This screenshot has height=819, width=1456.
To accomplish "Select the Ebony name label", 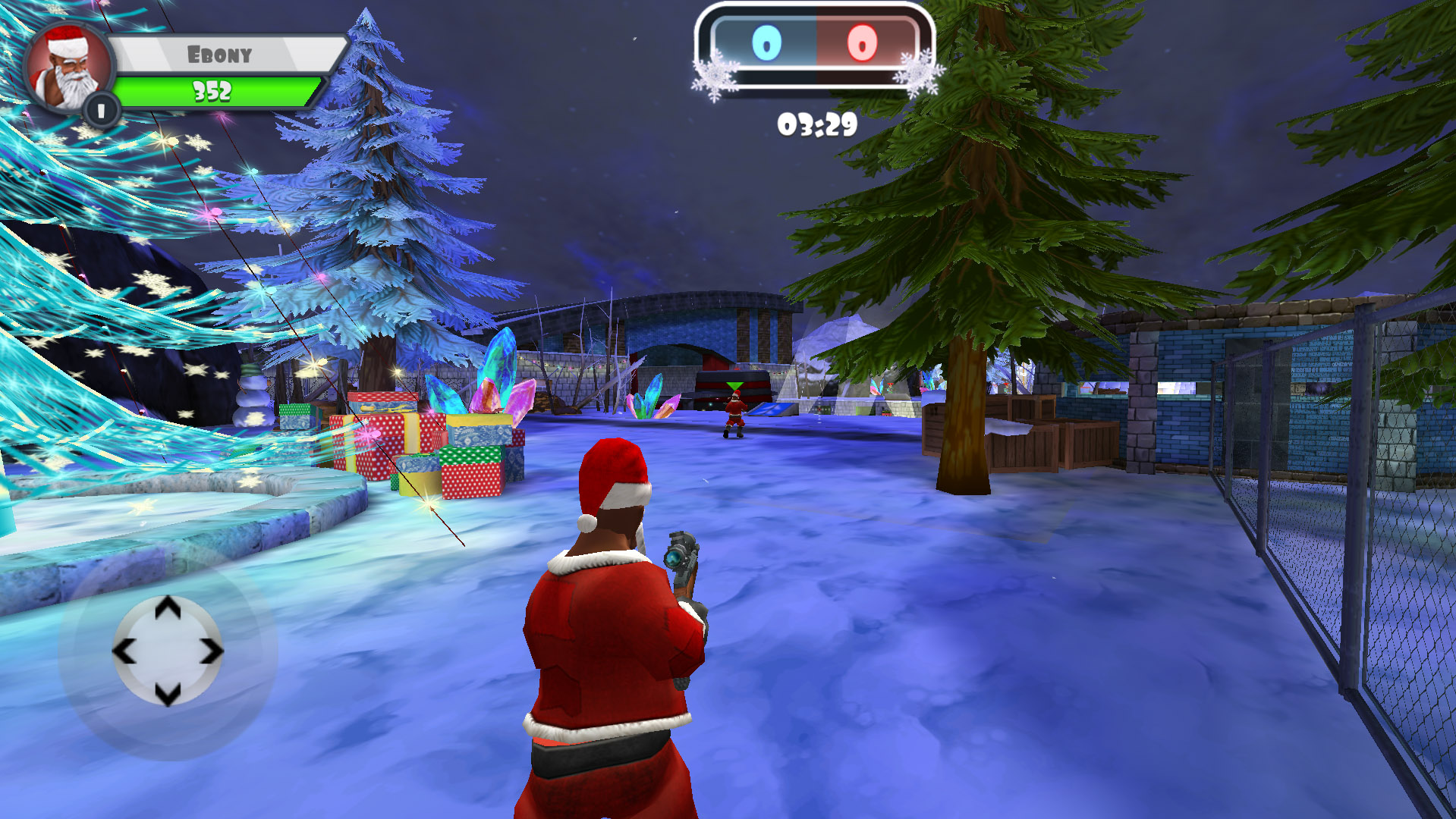I will [x=220, y=53].
